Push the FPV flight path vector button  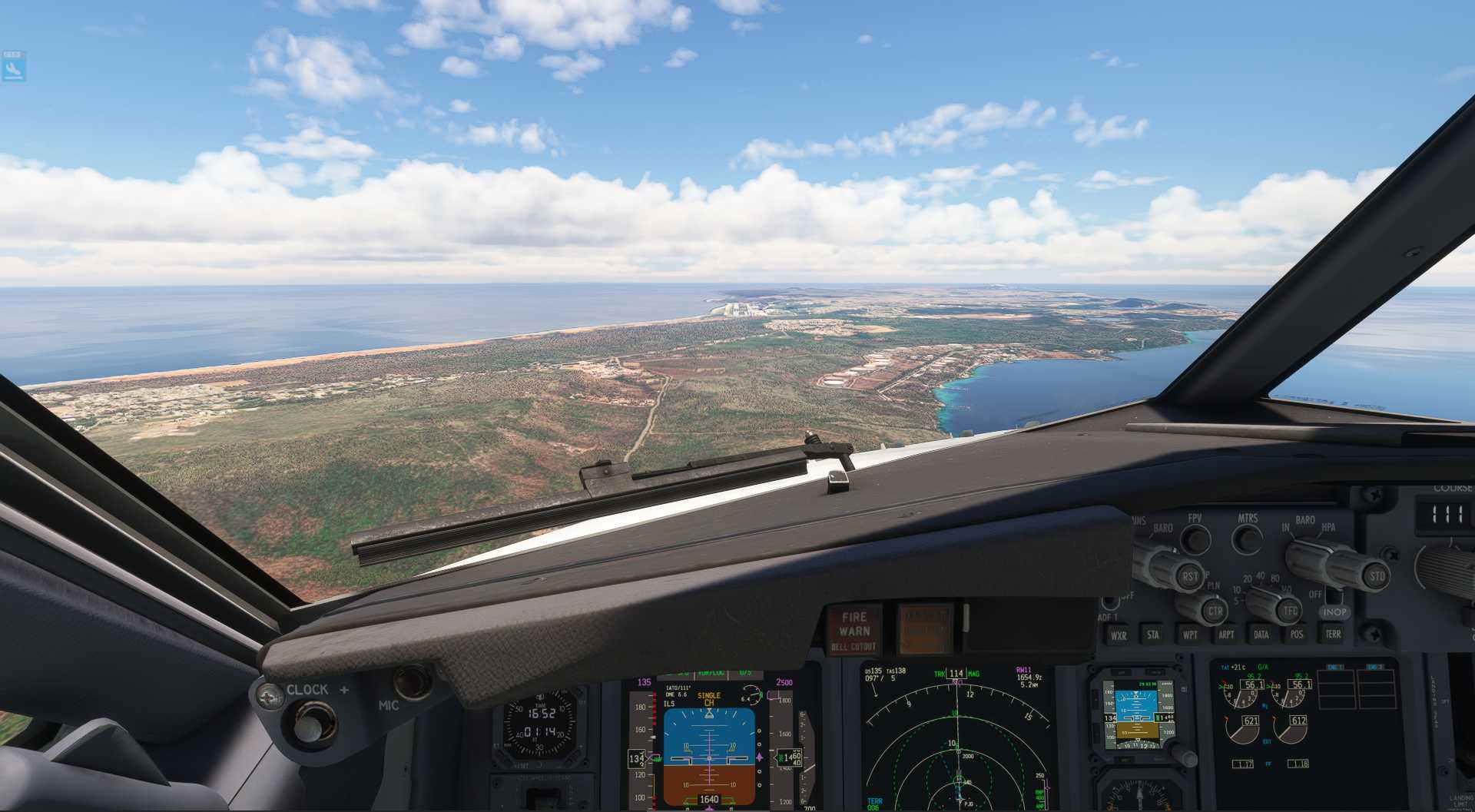tap(1195, 539)
